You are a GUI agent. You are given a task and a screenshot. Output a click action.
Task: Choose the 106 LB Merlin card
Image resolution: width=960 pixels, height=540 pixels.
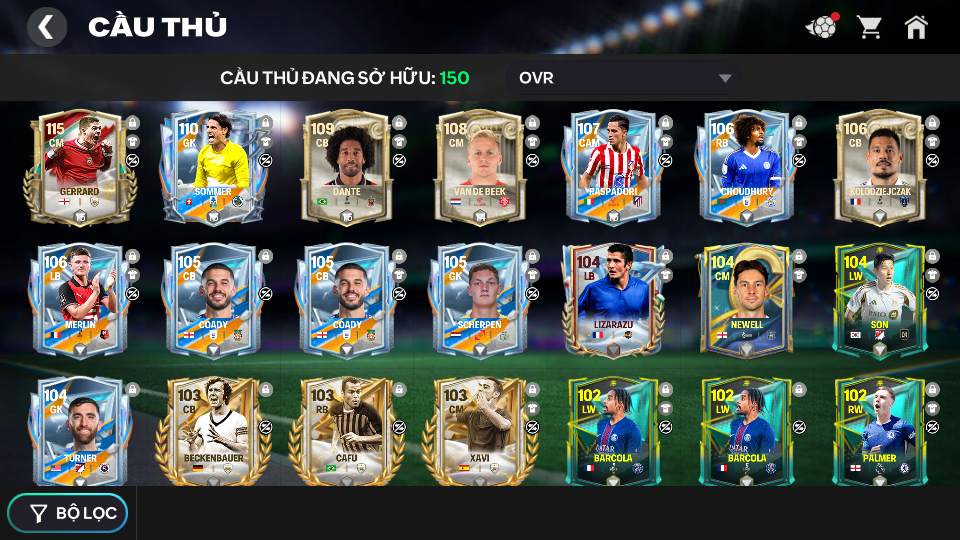pyautogui.click(x=80, y=300)
